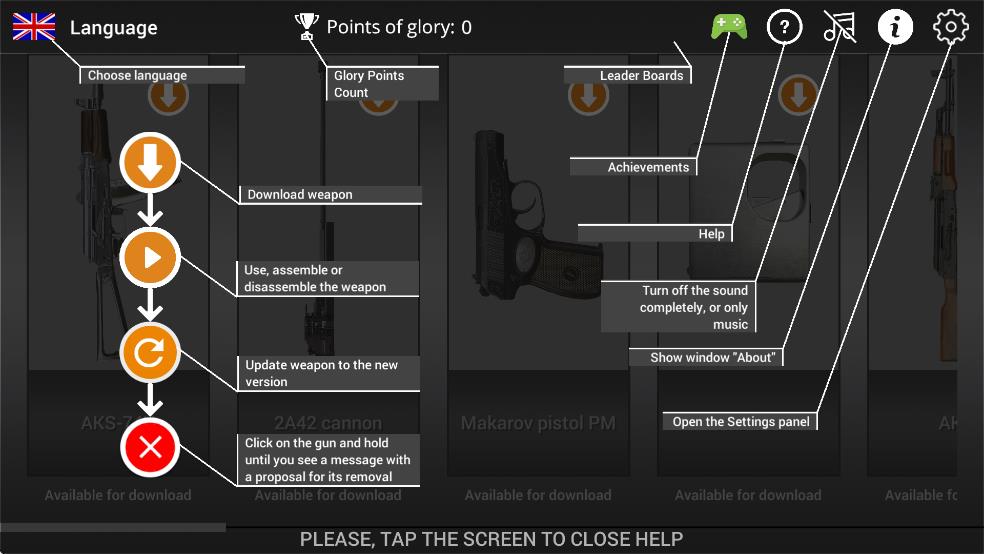This screenshot has height=554, width=984.
Task: Show the About window info icon
Action: (x=895, y=27)
